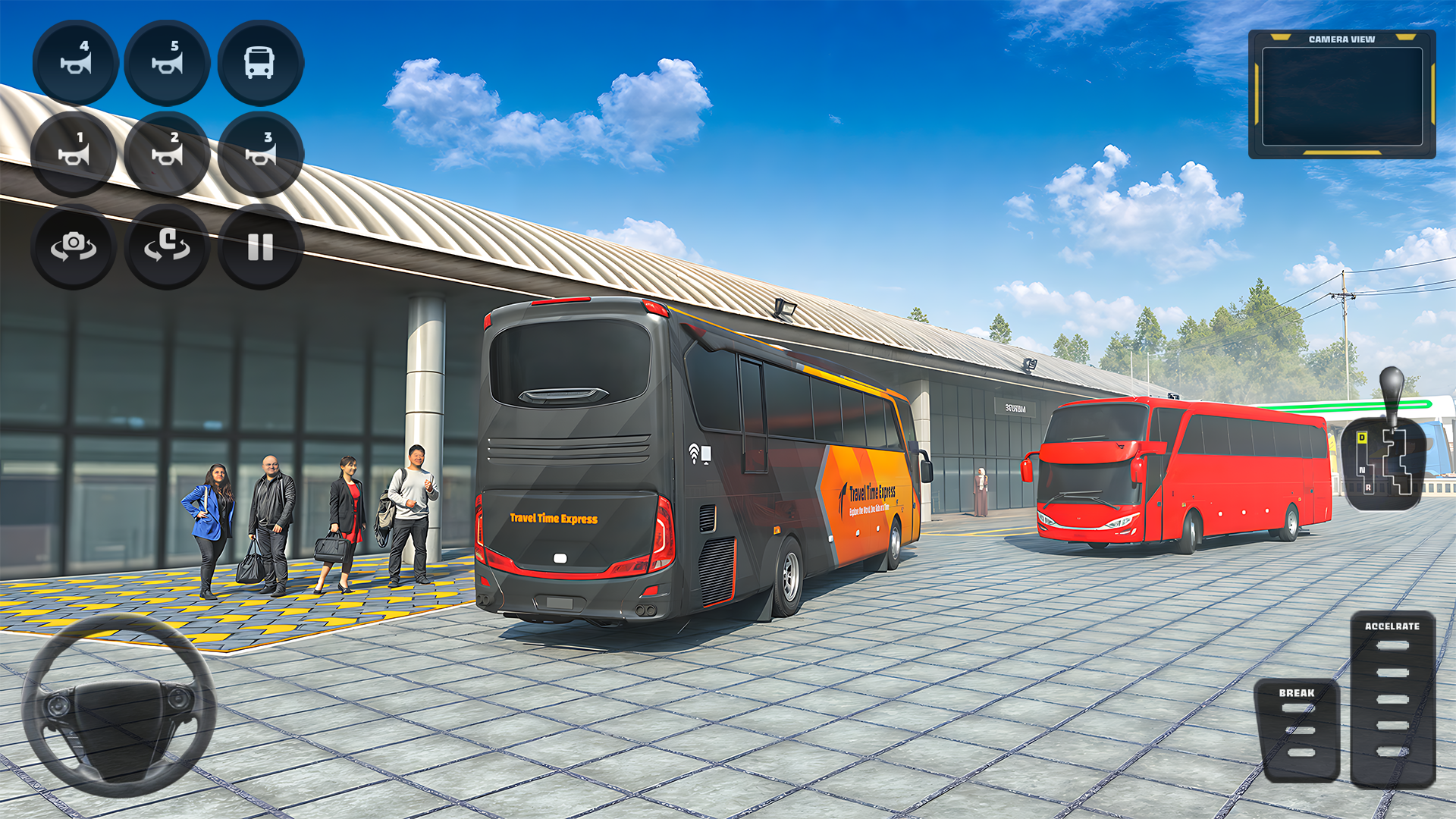This screenshot has width=1456, height=819.
Task: Click the yellow D gear indicator
Action: tap(1362, 437)
